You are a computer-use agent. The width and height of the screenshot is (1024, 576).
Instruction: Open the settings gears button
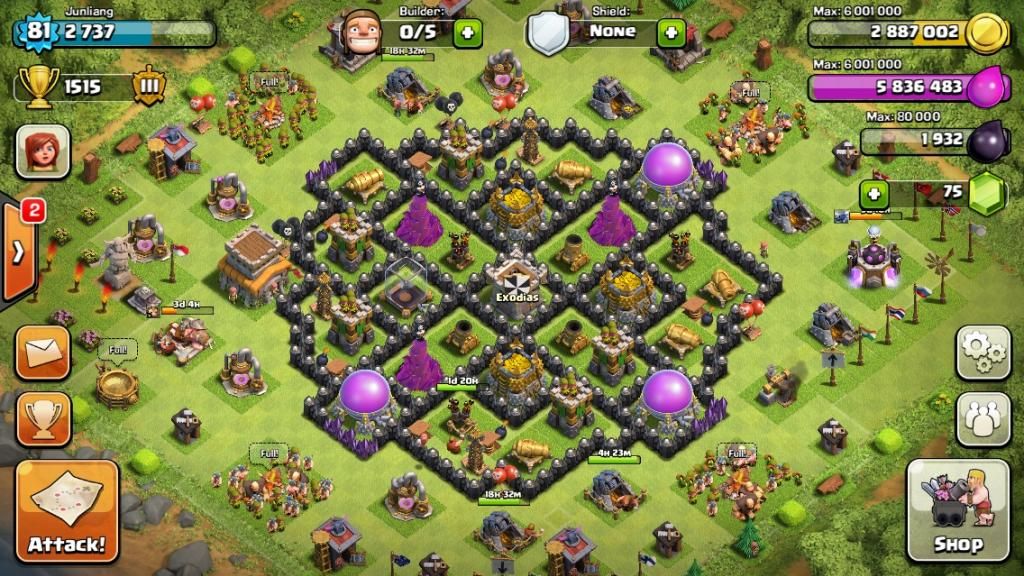click(983, 352)
